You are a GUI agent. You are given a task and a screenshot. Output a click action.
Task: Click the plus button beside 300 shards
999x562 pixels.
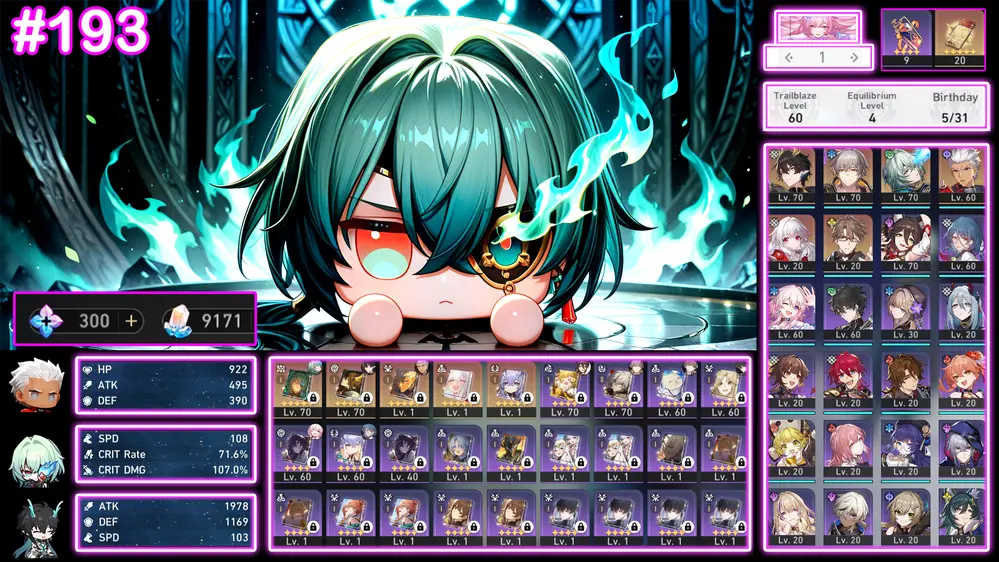coord(130,321)
